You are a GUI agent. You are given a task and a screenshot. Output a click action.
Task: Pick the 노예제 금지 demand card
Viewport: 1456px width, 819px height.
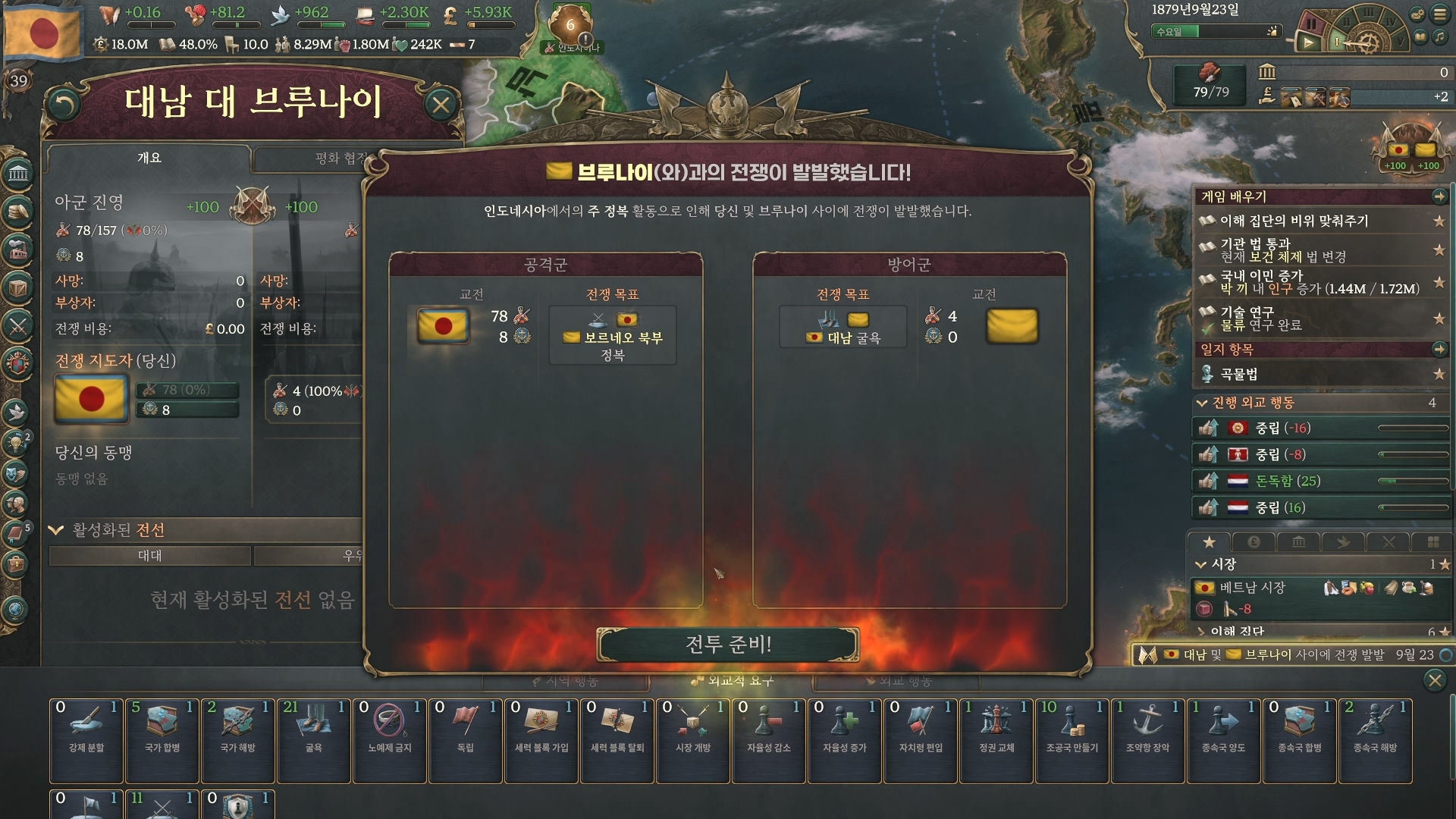click(x=389, y=739)
